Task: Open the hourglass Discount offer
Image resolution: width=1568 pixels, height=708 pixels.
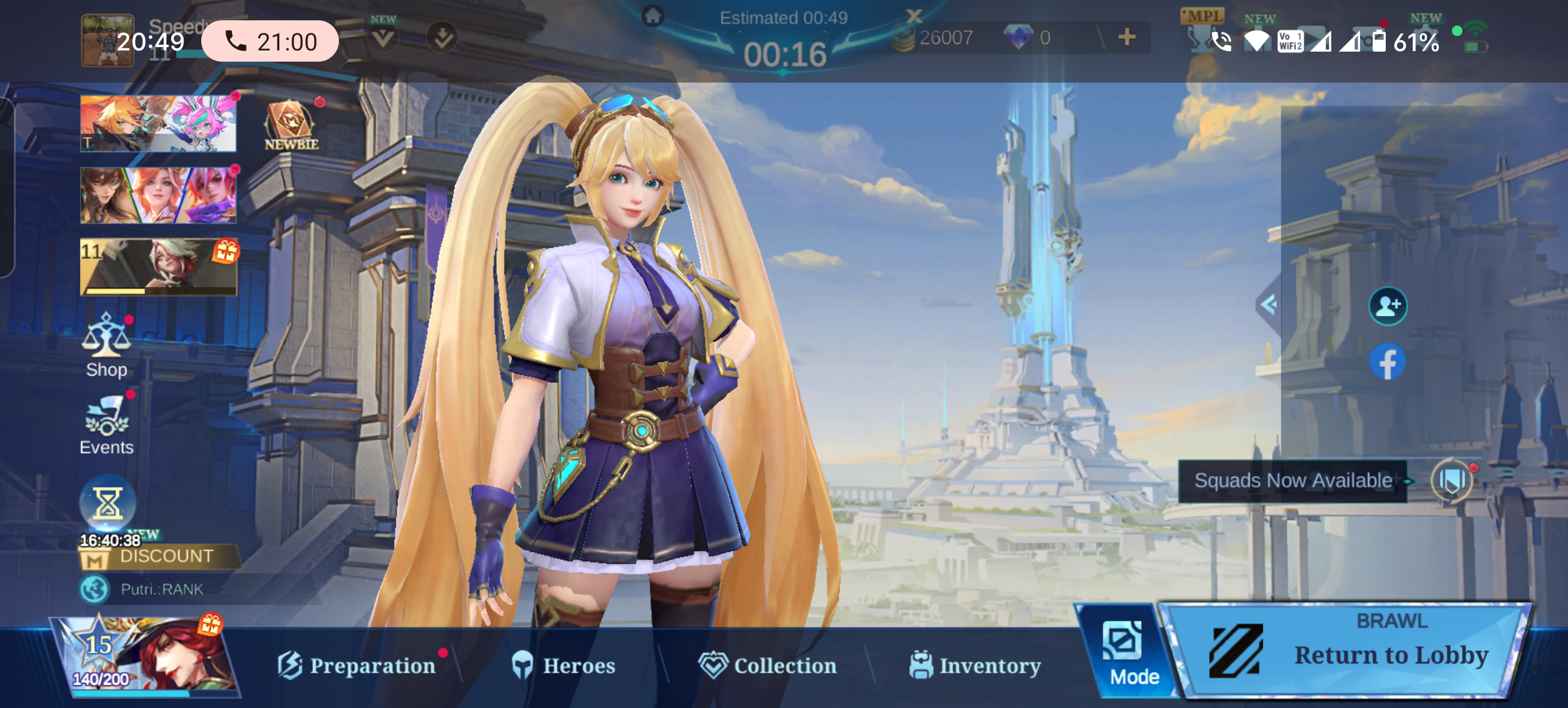Action: click(x=108, y=505)
